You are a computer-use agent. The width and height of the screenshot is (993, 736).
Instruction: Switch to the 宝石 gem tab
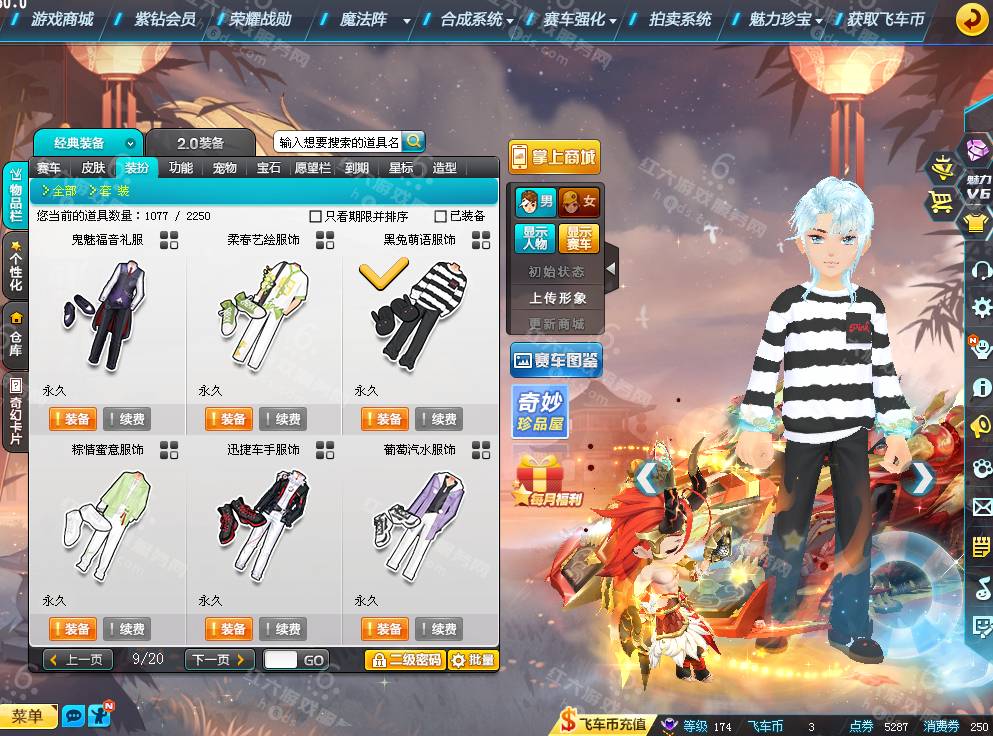[269, 168]
